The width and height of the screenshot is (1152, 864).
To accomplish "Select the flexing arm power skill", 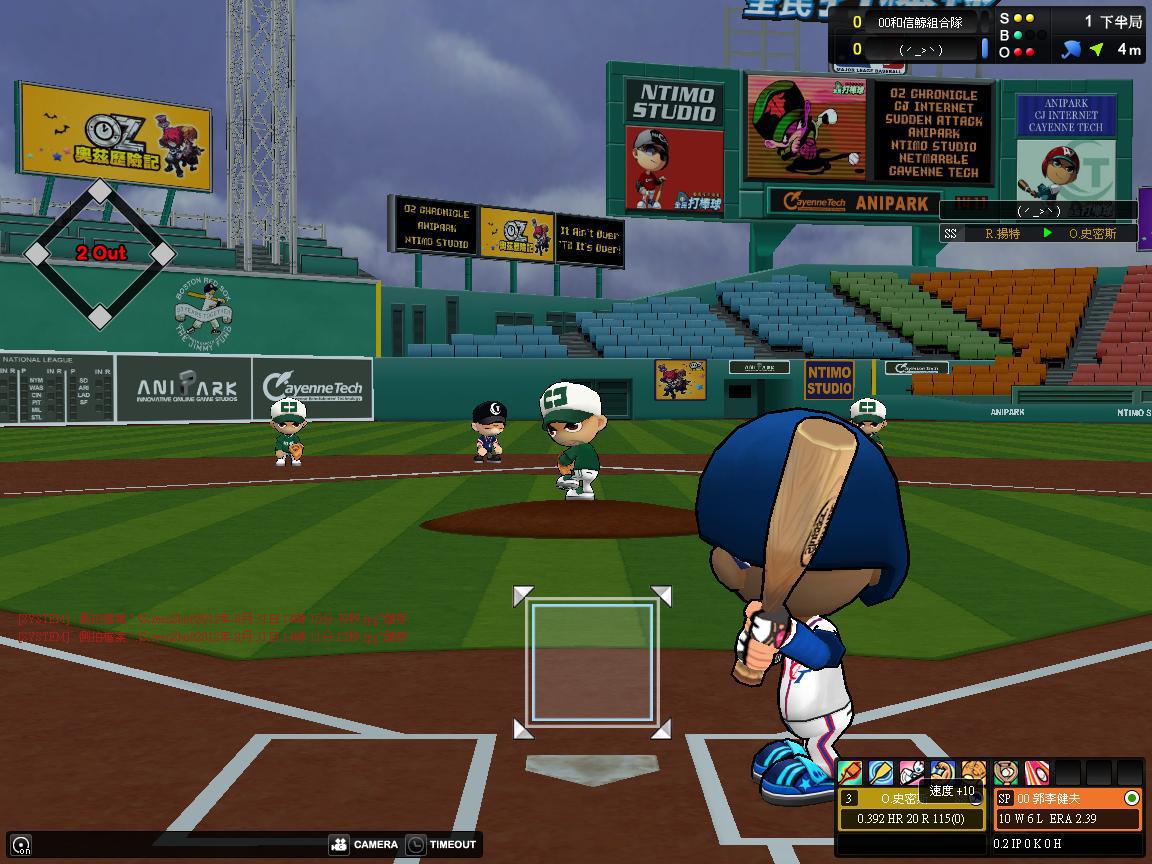I will (943, 773).
